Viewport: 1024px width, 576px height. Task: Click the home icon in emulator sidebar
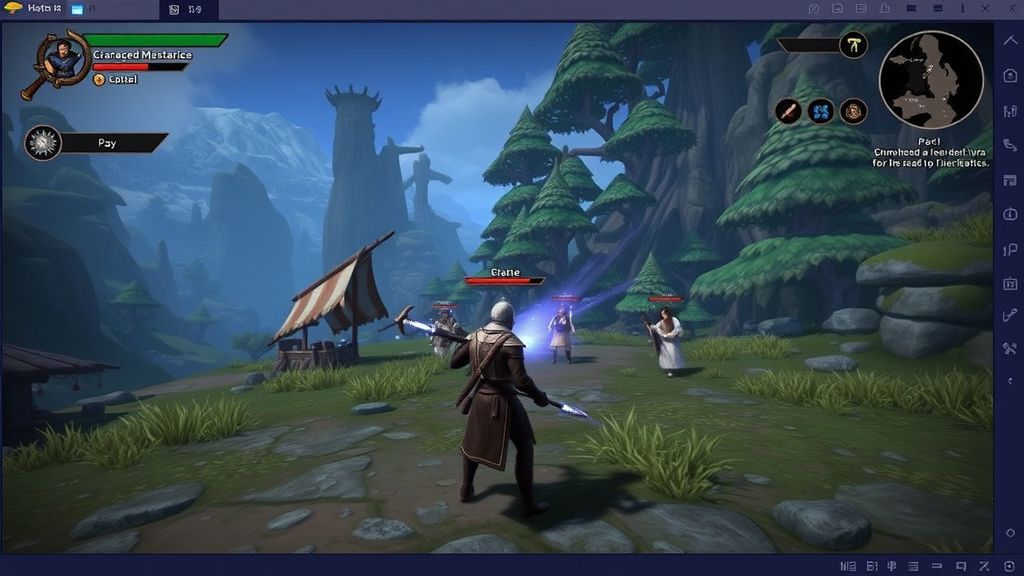pos(1009,76)
